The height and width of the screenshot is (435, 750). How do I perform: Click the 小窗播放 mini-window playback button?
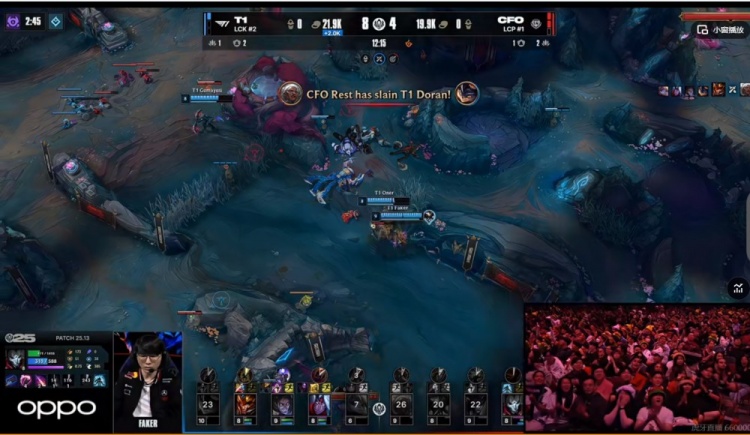(722, 29)
